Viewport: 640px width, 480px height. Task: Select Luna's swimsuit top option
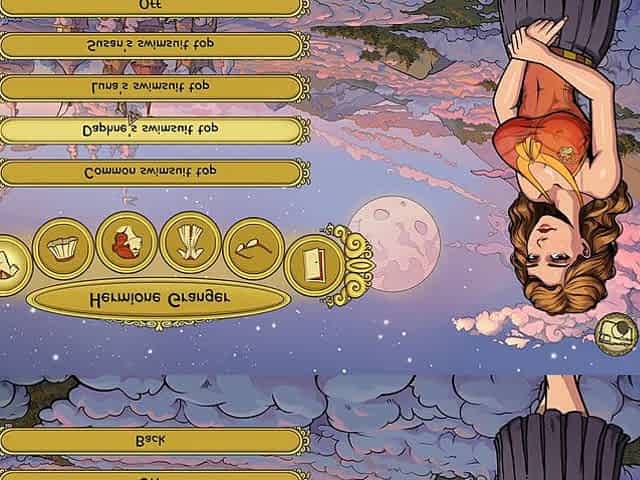[x=152, y=88]
